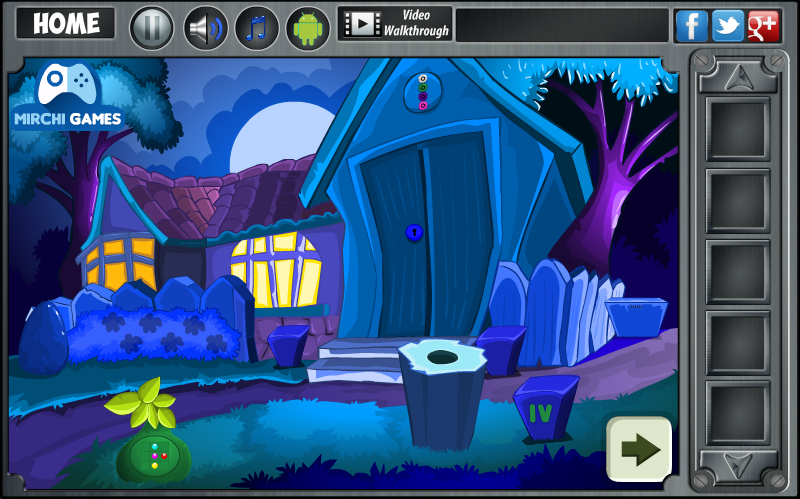This screenshot has height=499, width=800.
Task: Toggle the sound effects speaker
Action: tap(206, 27)
